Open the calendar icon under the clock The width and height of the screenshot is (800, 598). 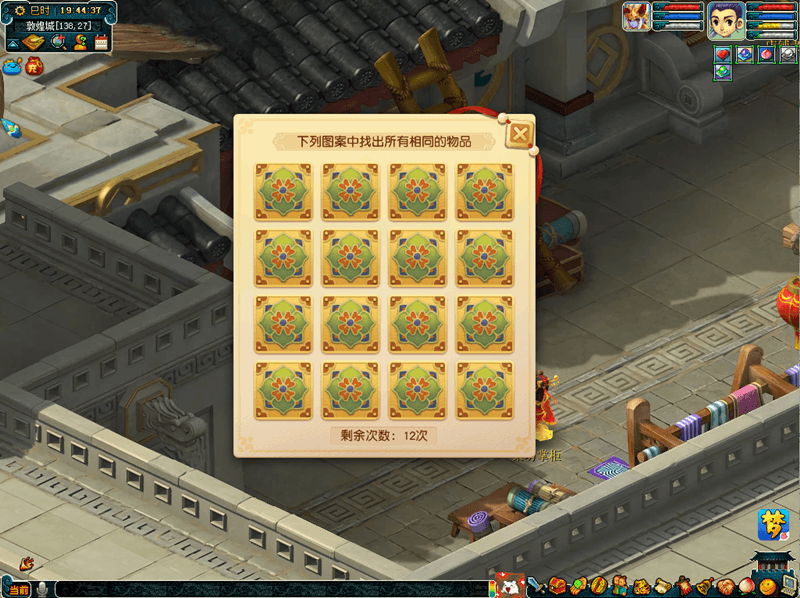pos(100,42)
